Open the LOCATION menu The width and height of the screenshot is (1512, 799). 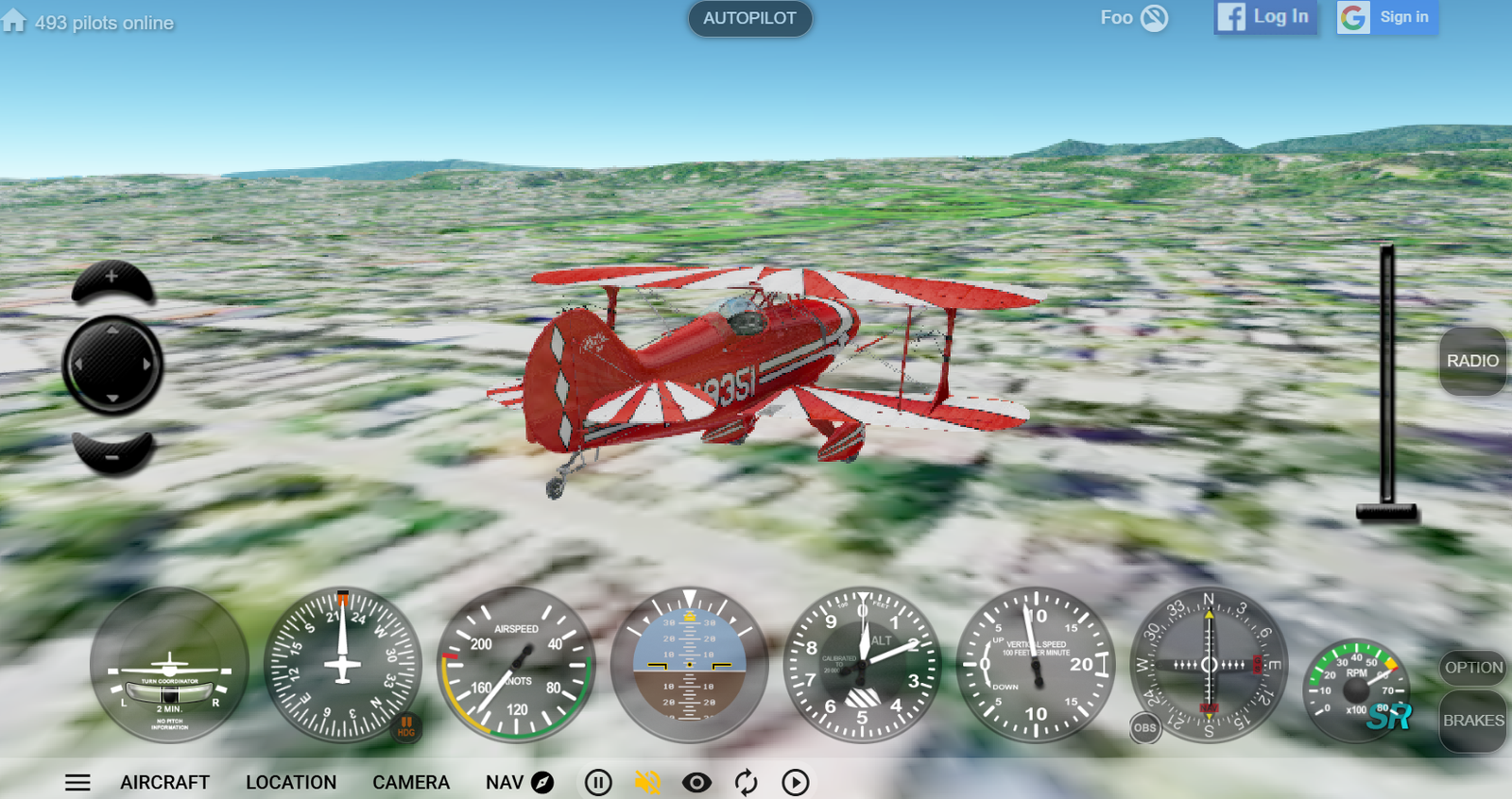(x=291, y=782)
